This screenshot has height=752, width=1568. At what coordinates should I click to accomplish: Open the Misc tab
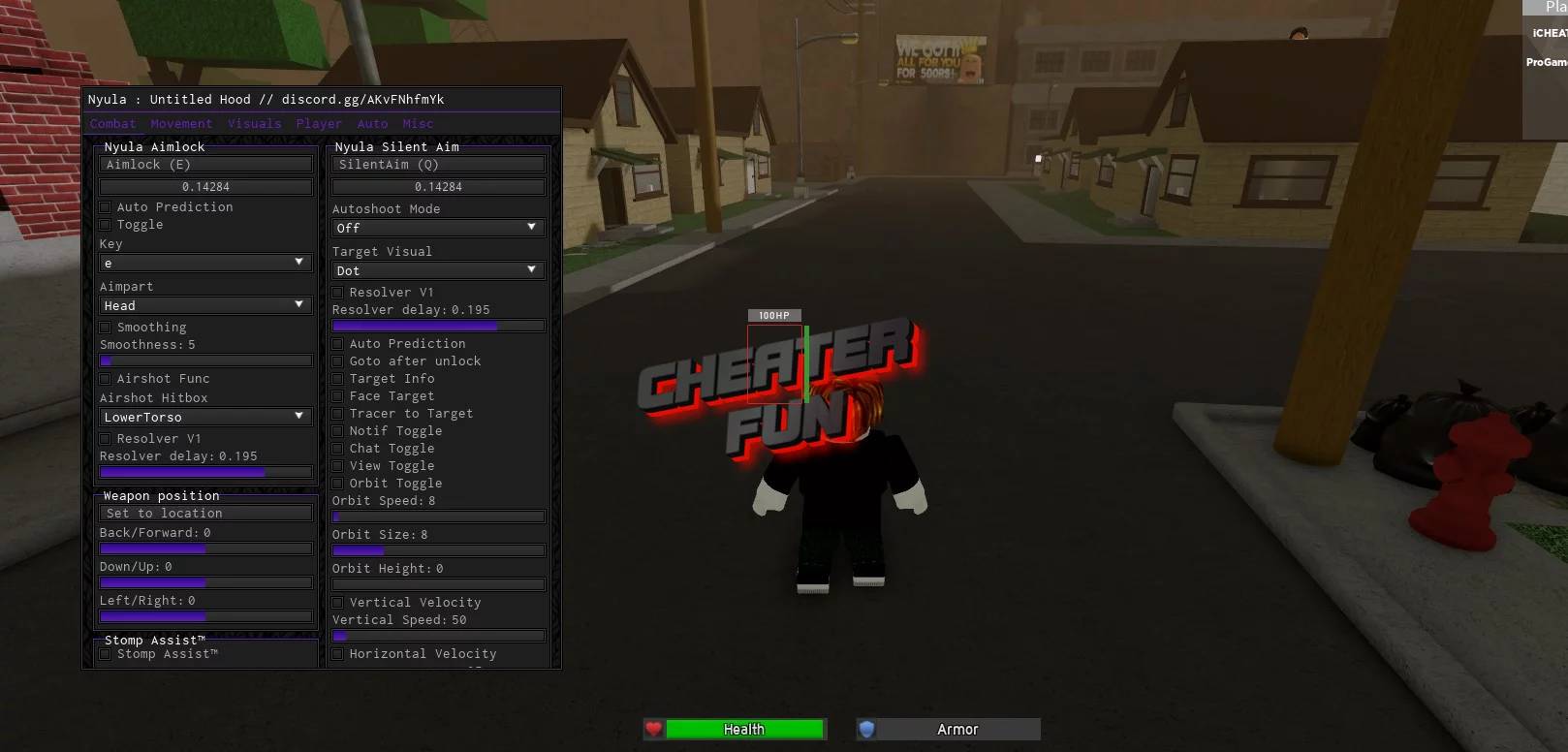[419, 123]
